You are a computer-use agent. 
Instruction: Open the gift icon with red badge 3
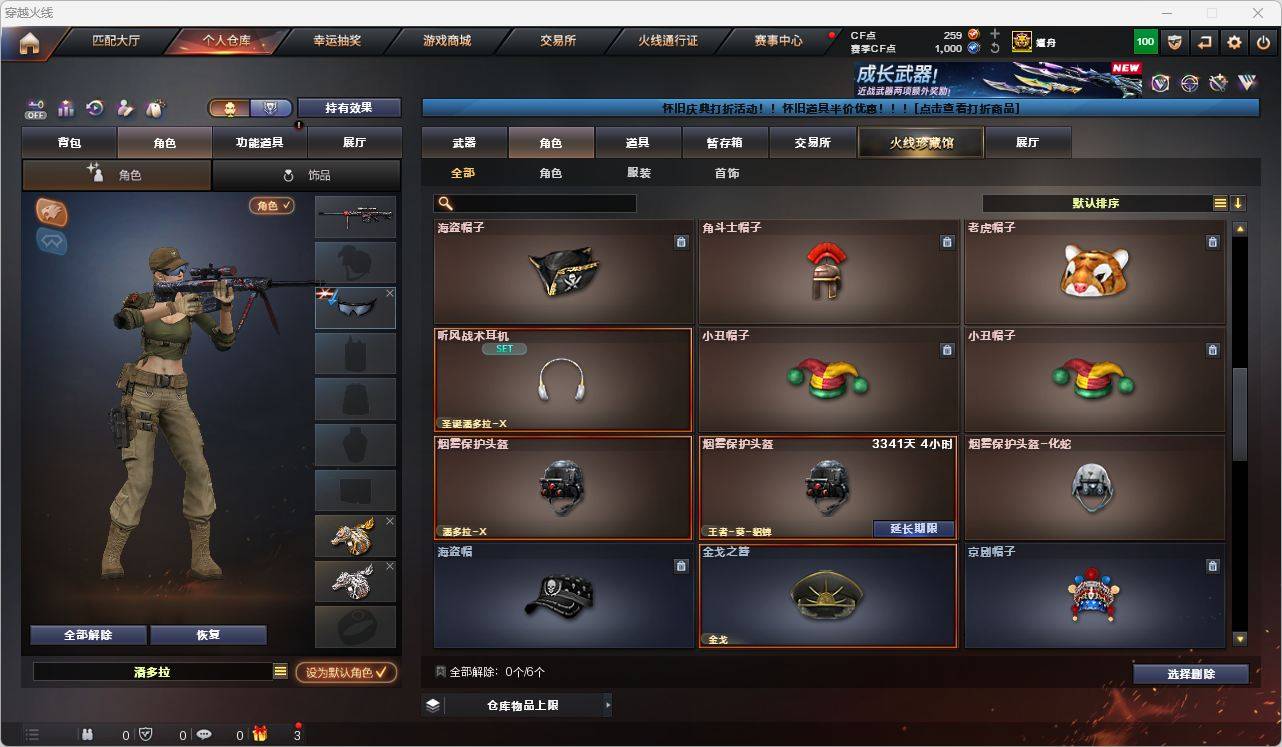(x=260, y=735)
